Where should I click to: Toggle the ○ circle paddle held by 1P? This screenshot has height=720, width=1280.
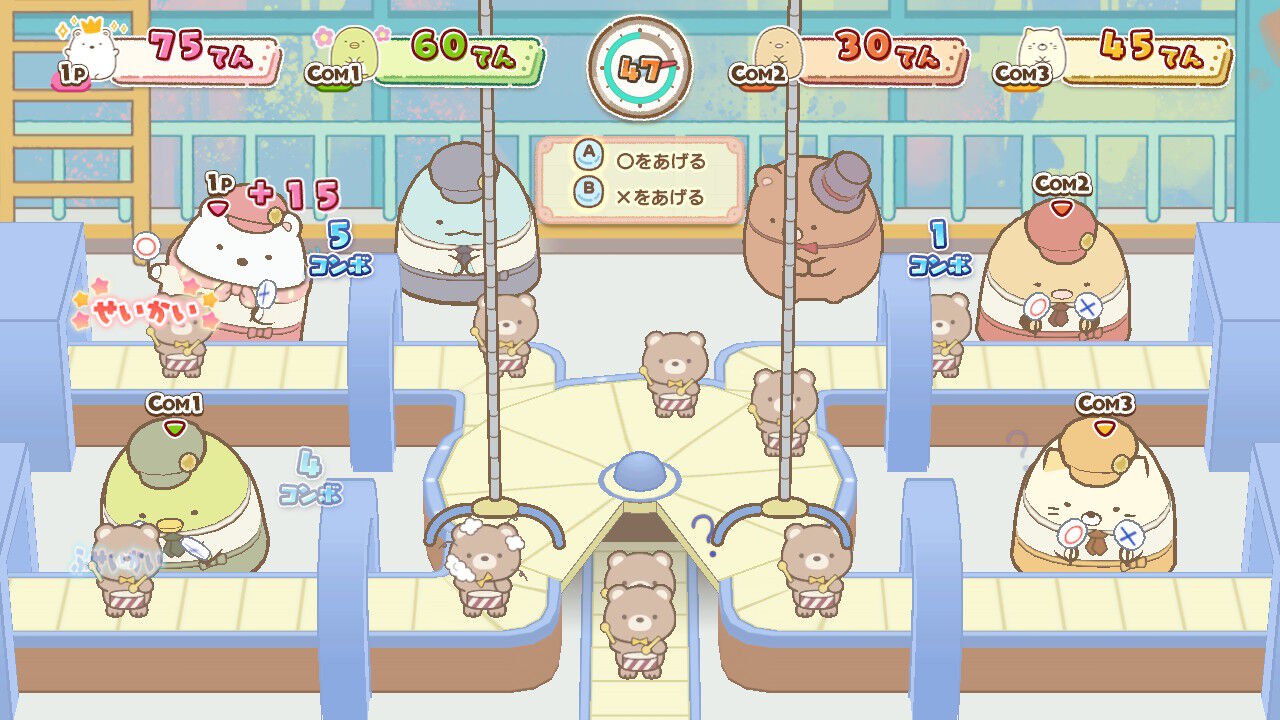[145, 245]
